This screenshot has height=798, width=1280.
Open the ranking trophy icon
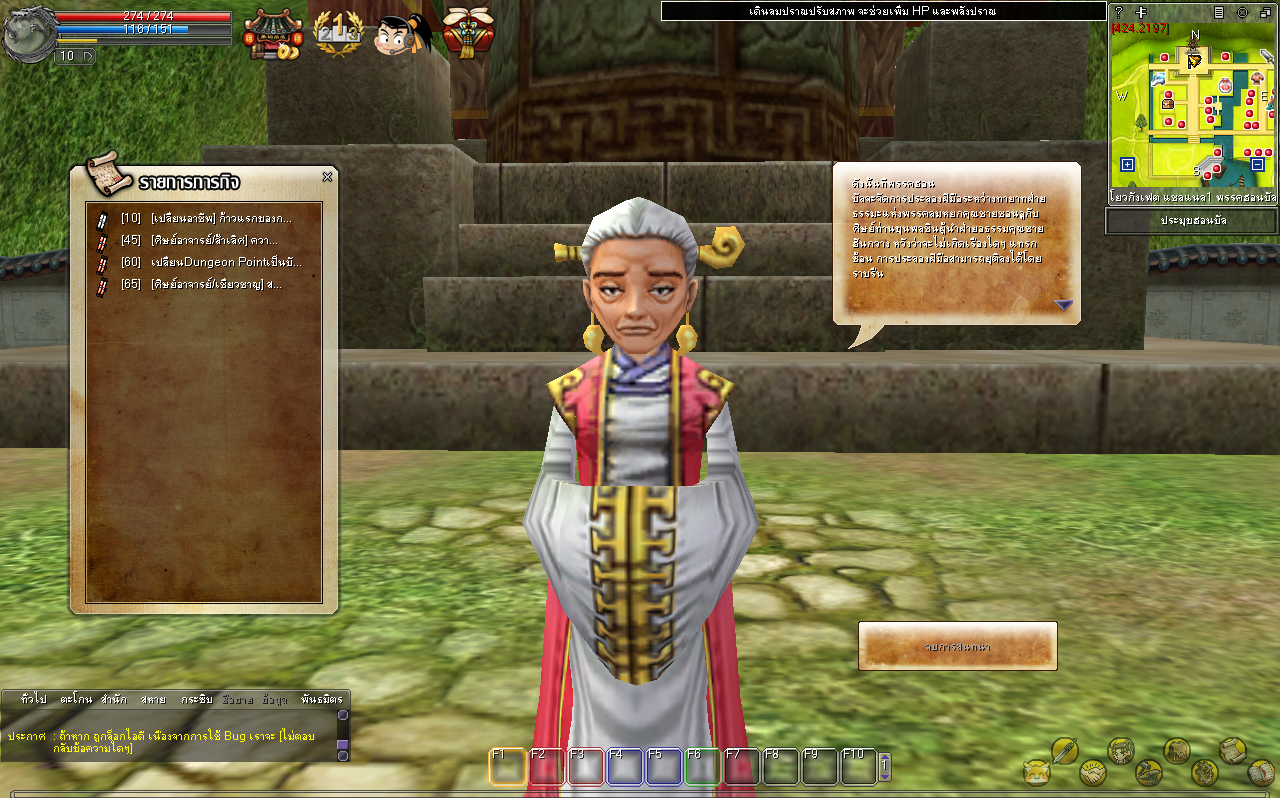click(x=338, y=34)
